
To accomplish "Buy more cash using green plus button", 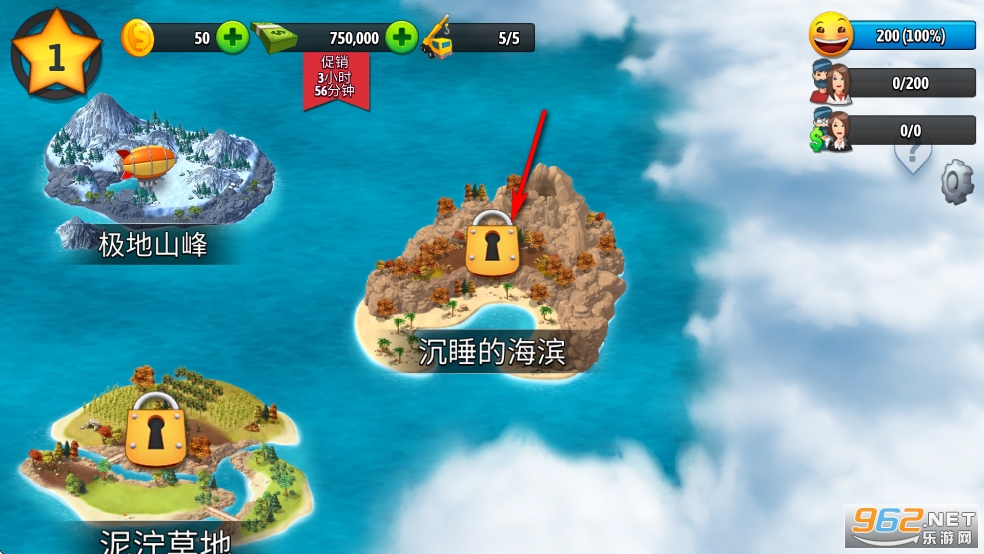I will pyautogui.click(x=401, y=38).
